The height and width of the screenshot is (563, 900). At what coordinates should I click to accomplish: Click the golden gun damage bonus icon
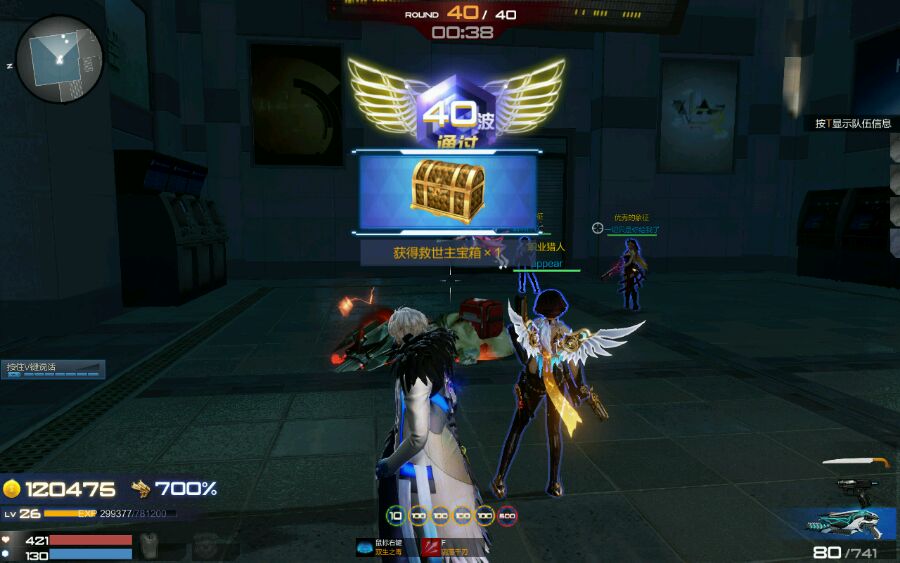point(140,488)
